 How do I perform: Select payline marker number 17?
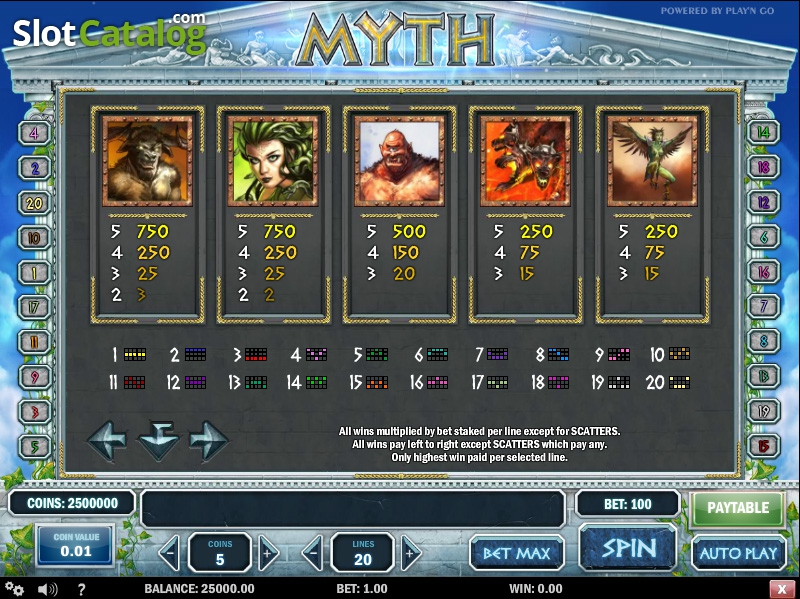point(34,306)
